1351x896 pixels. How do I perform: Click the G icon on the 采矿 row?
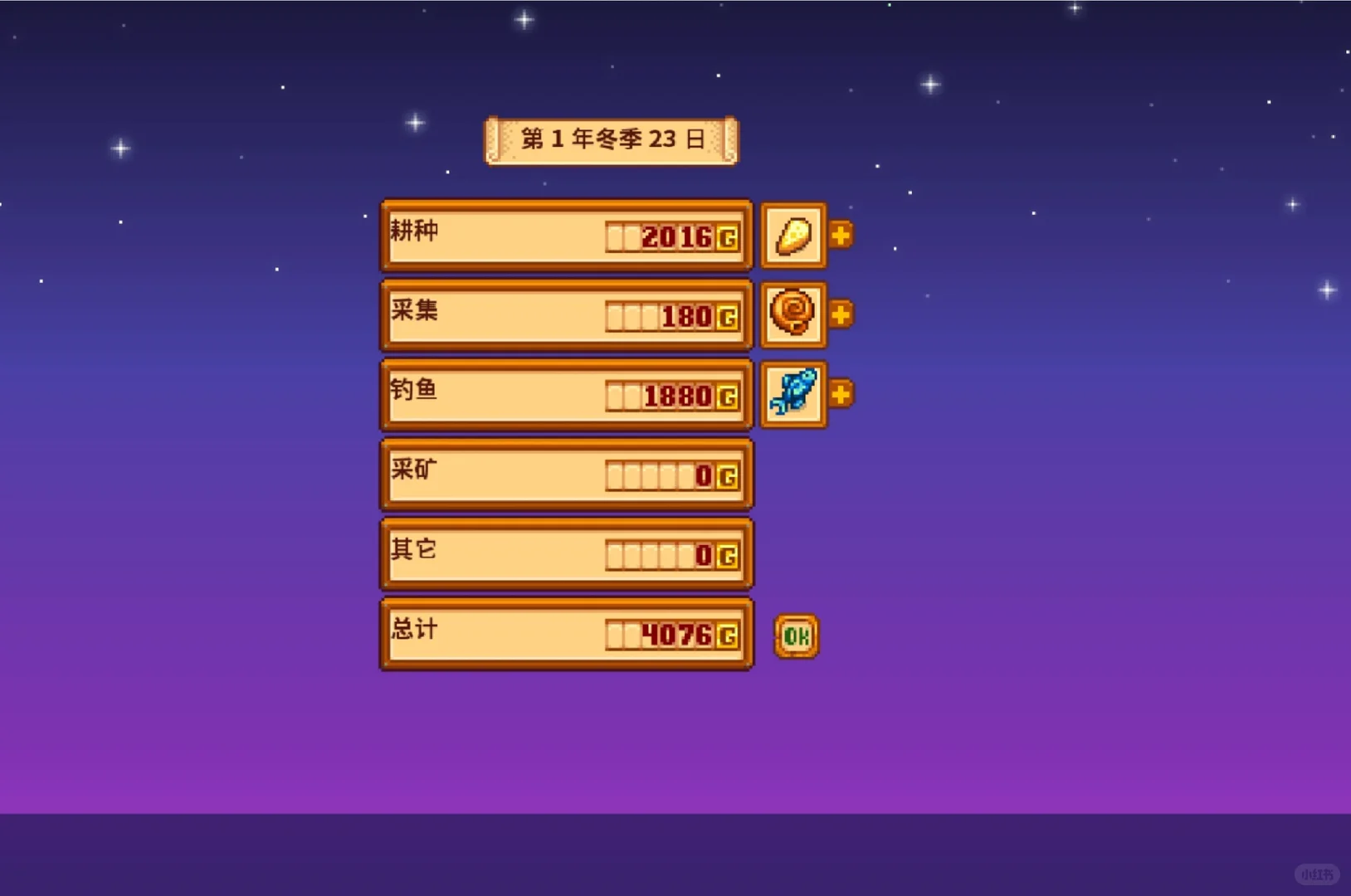pos(728,474)
